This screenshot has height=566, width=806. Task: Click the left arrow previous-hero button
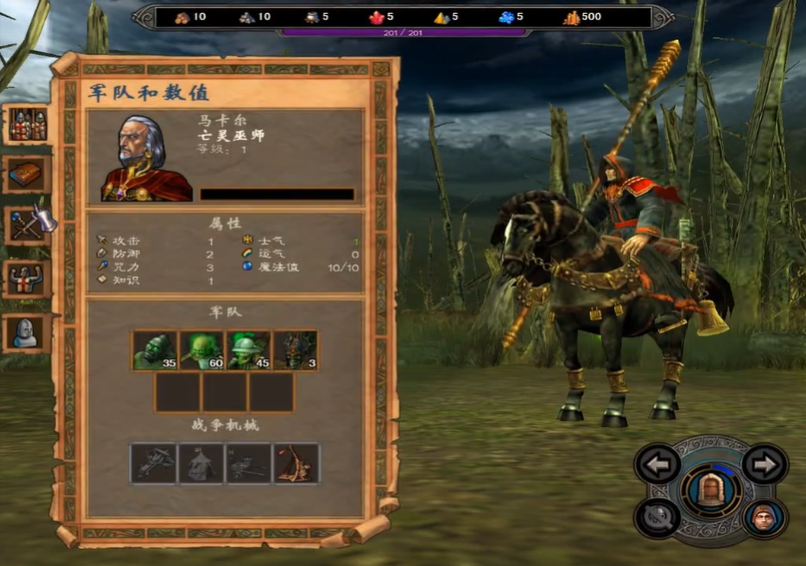click(x=658, y=464)
